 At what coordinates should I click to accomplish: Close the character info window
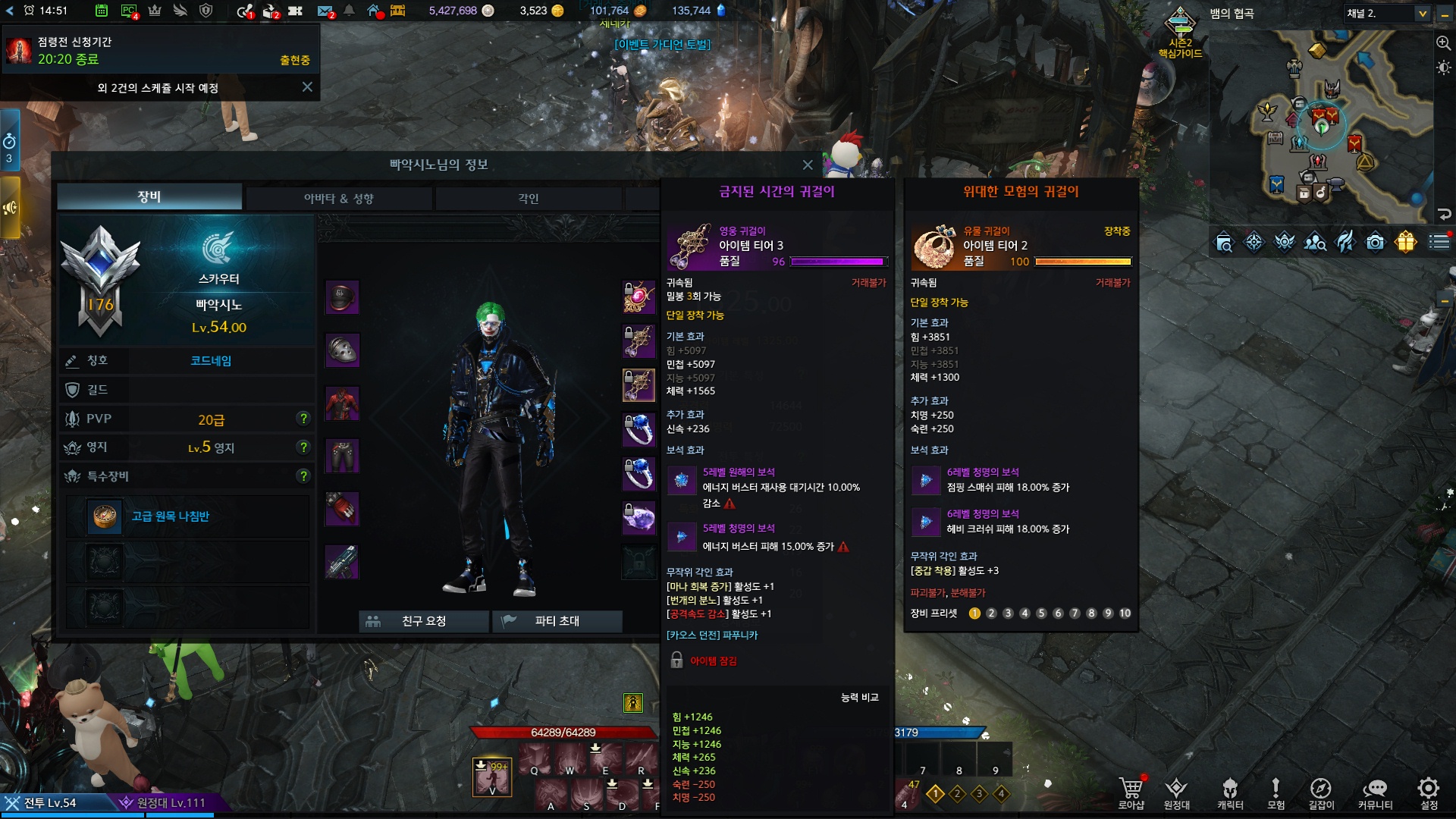click(x=808, y=165)
